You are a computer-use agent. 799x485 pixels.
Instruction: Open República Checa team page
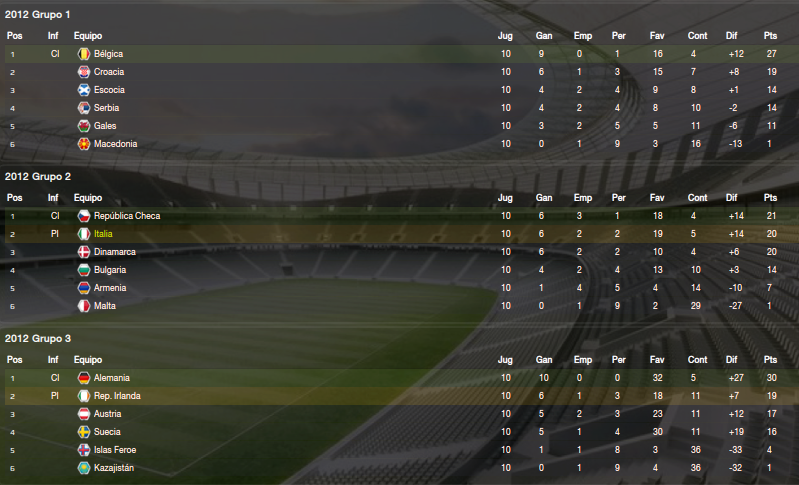127,216
